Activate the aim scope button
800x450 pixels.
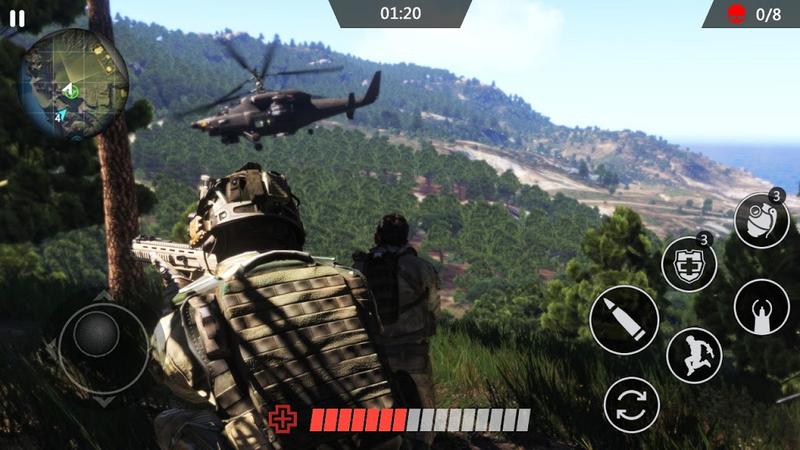tap(762, 307)
